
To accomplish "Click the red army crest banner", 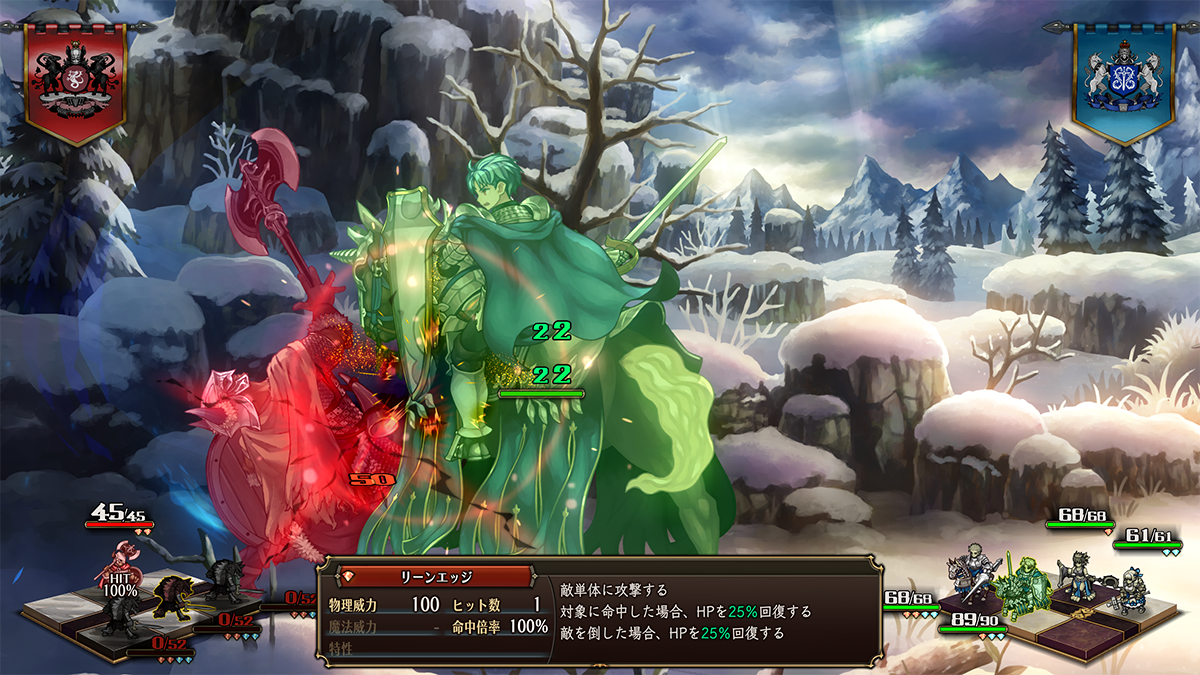I will click(x=75, y=80).
